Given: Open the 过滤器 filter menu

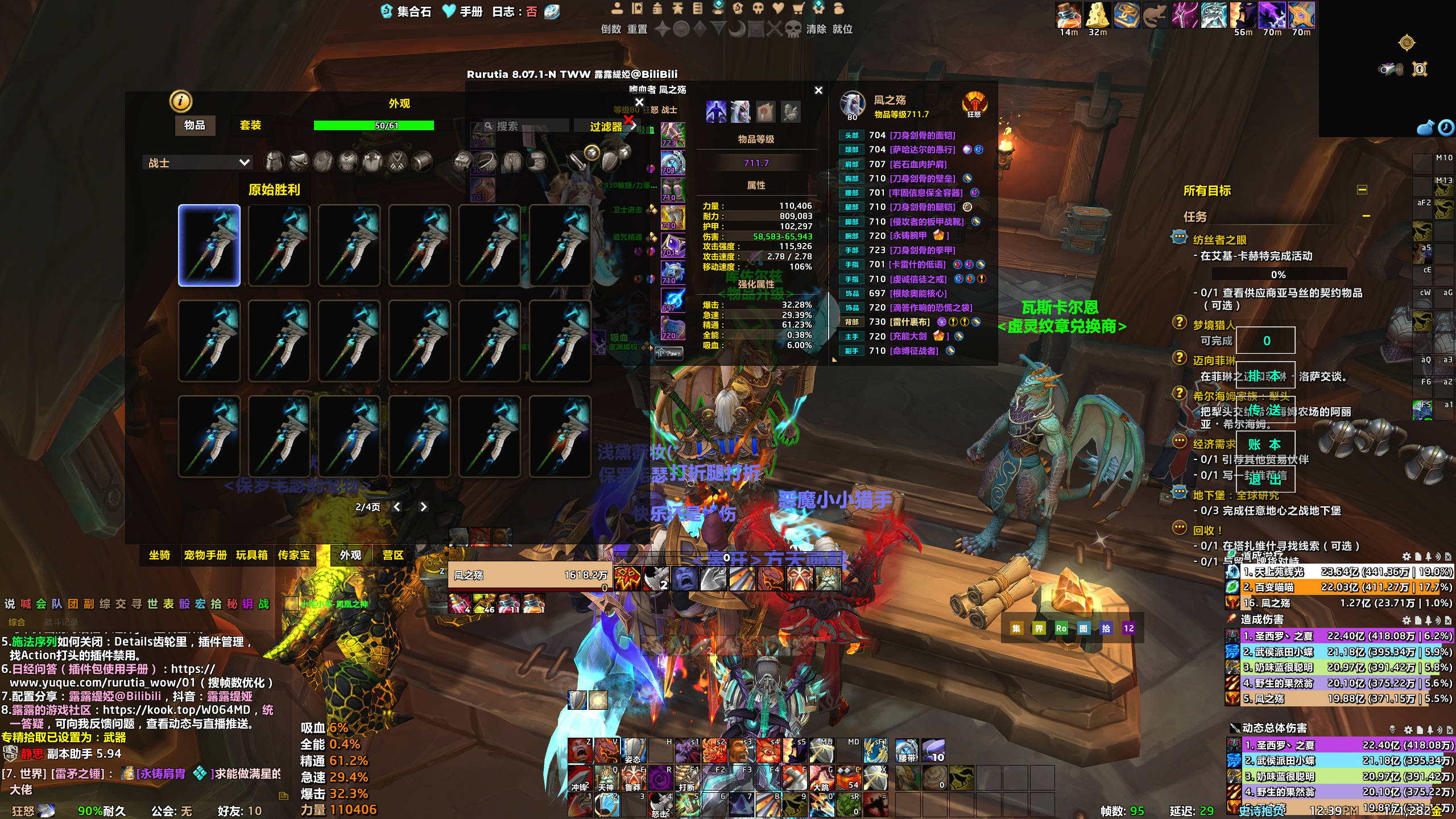Looking at the screenshot, I should coord(606,126).
